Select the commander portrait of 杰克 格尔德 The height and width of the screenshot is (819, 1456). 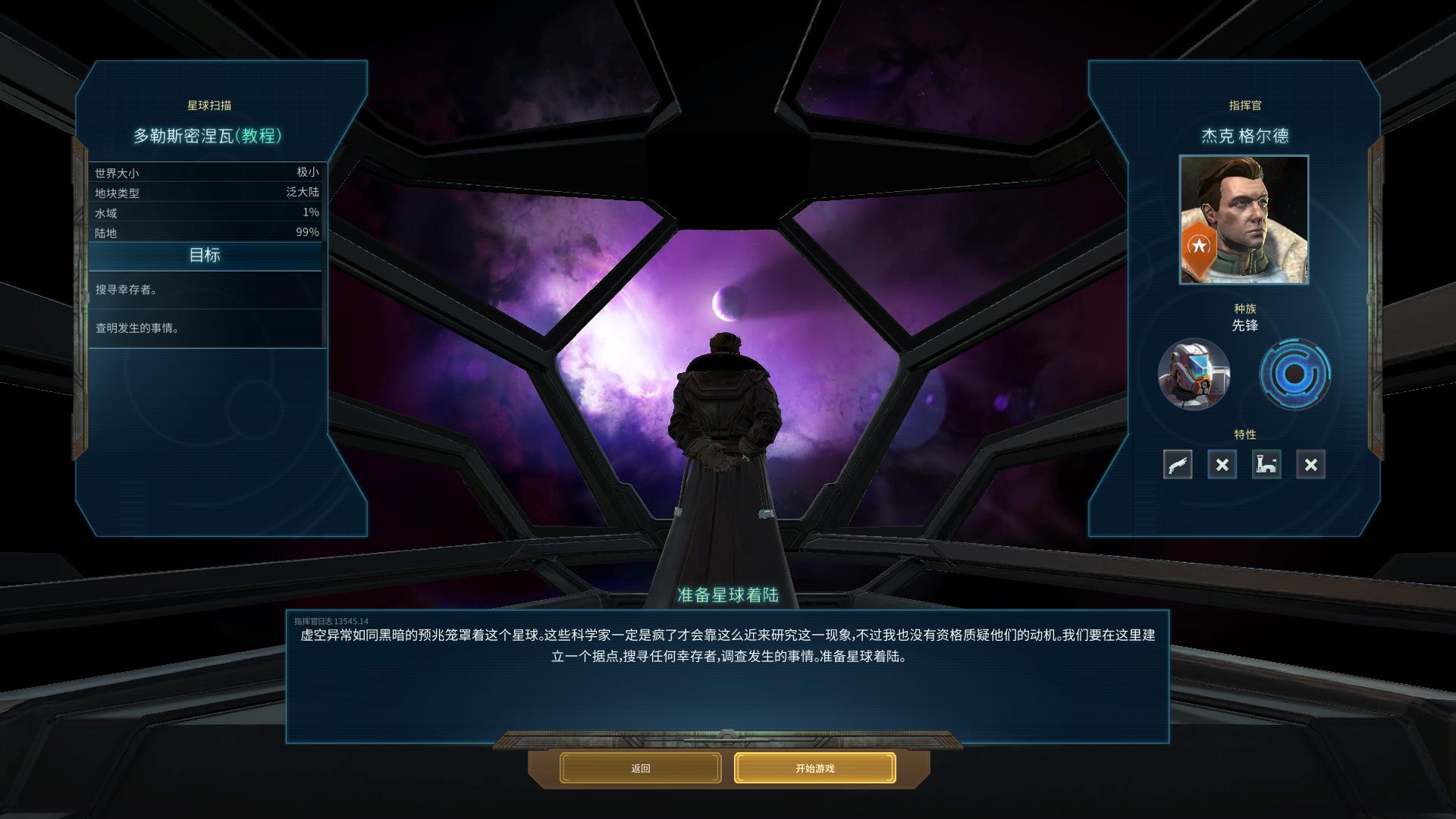pos(1244,220)
